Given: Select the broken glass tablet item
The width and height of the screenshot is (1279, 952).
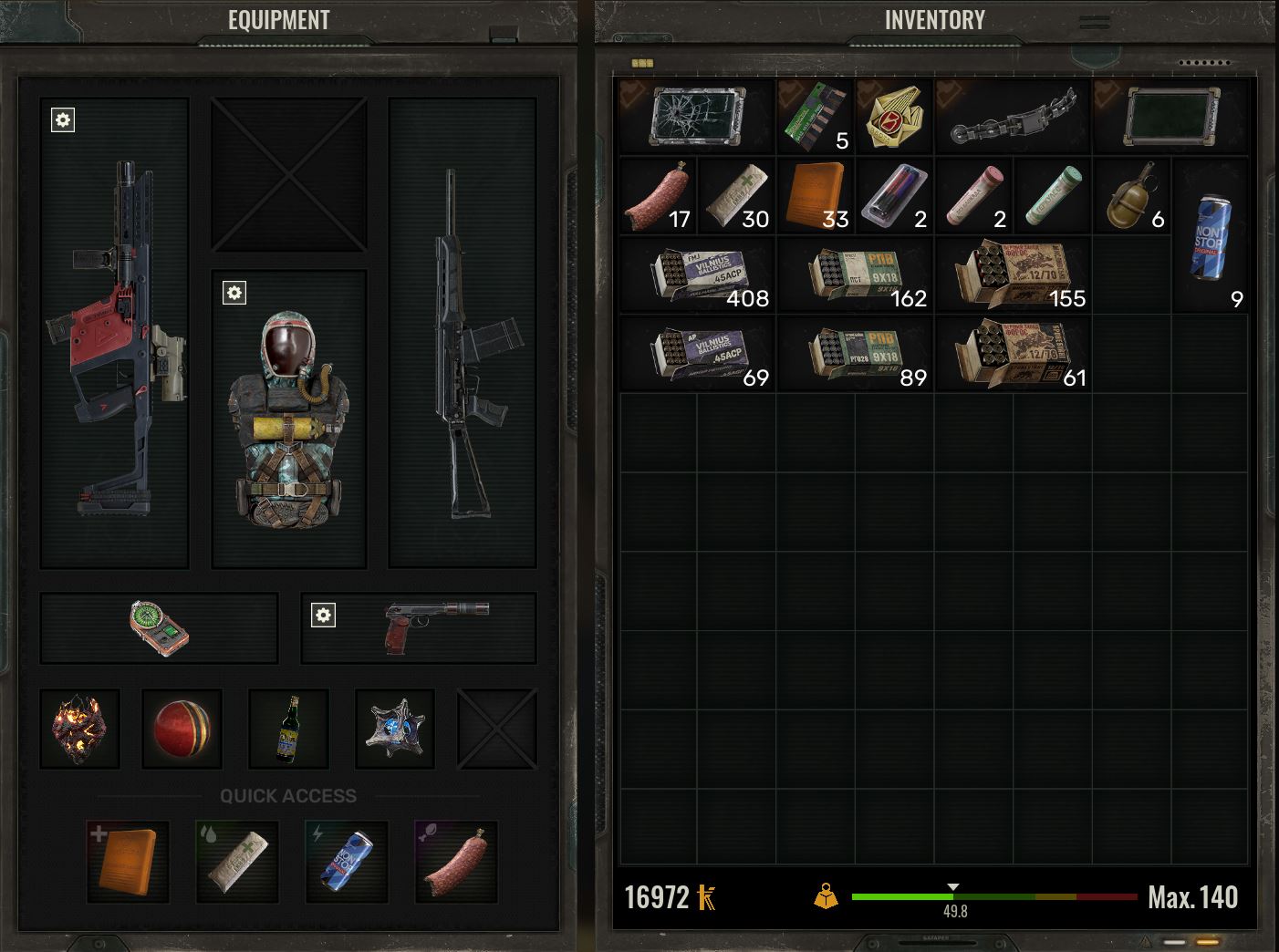Looking at the screenshot, I should [x=698, y=117].
